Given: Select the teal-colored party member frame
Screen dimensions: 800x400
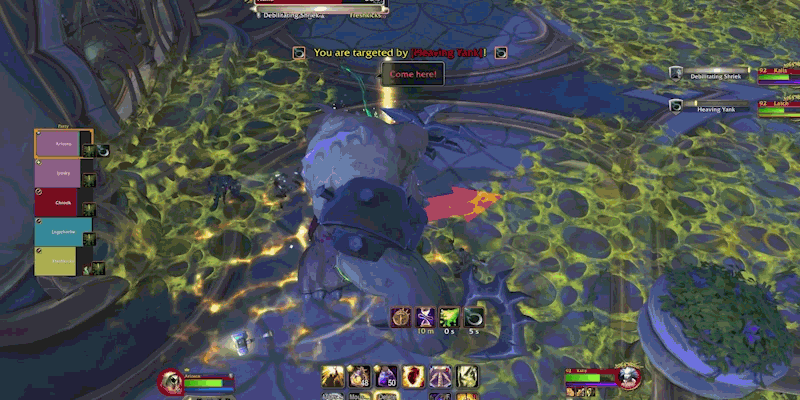Looking at the screenshot, I should 63,231.
